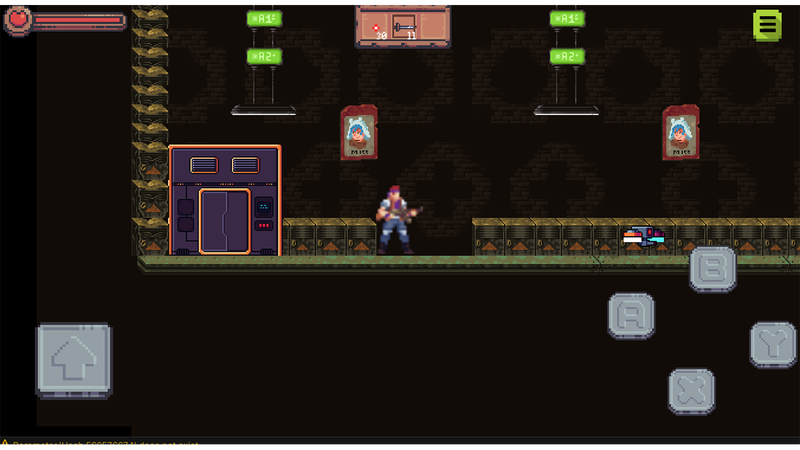Tap the up arrow touch button

74,360
